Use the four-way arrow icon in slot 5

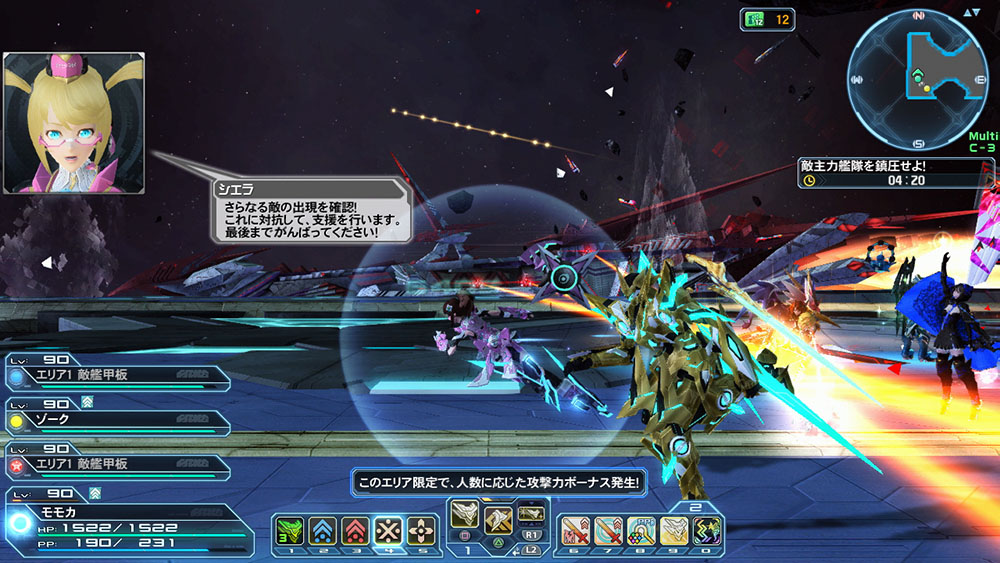click(422, 531)
